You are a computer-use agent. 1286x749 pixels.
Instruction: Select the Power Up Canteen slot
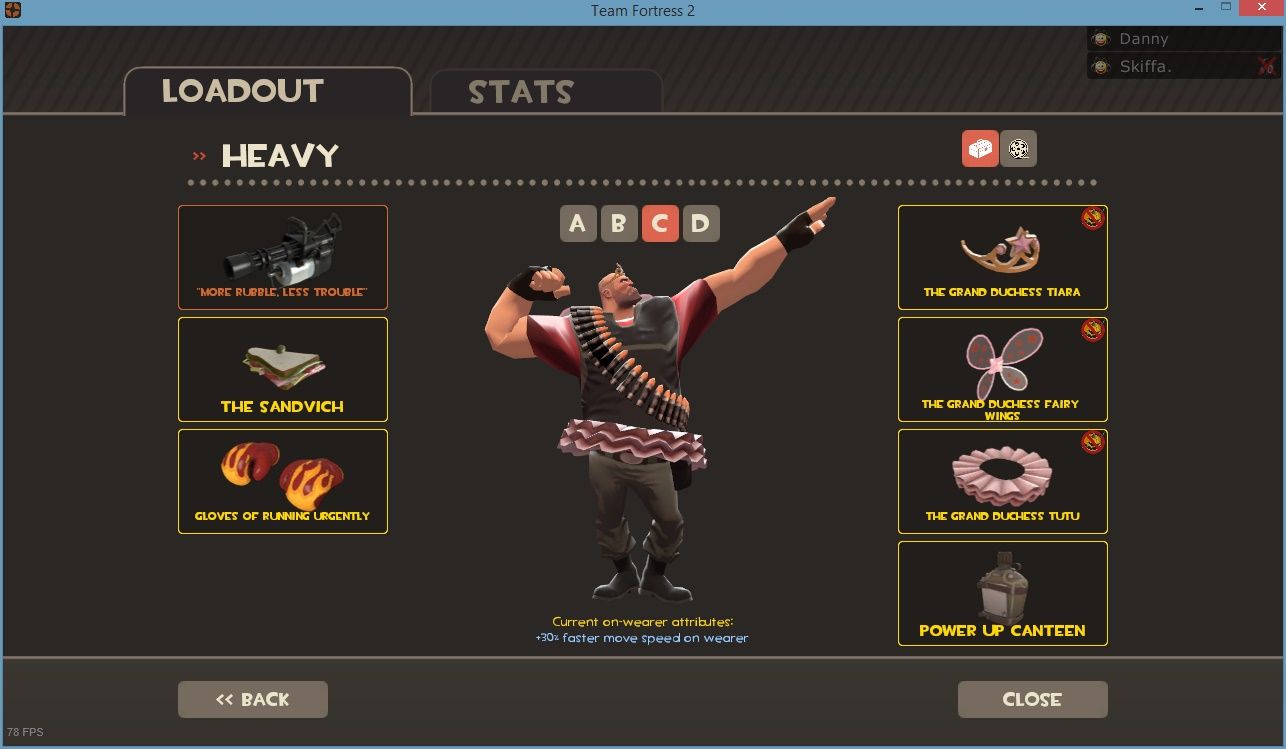pyautogui.click(x=1002, y=593)
